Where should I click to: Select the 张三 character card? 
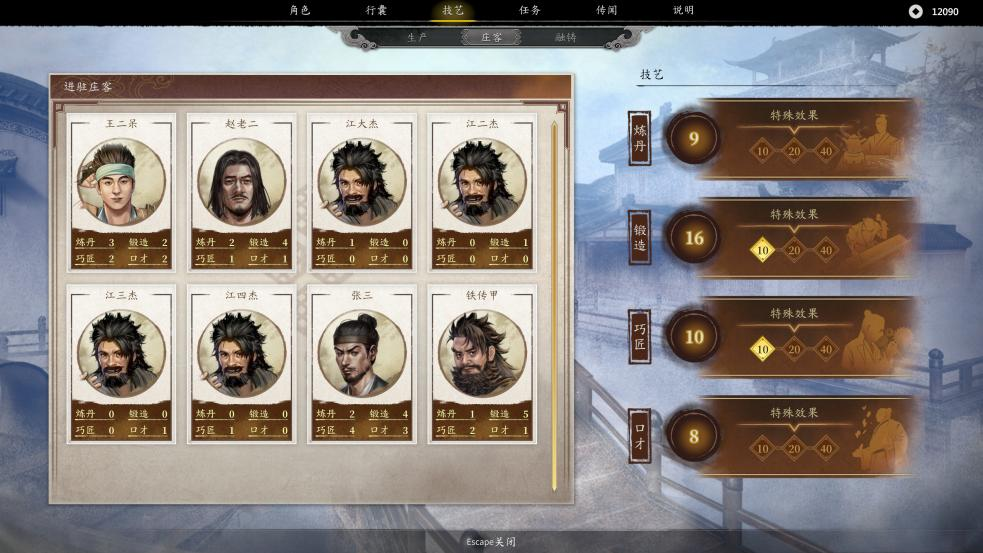362,364
